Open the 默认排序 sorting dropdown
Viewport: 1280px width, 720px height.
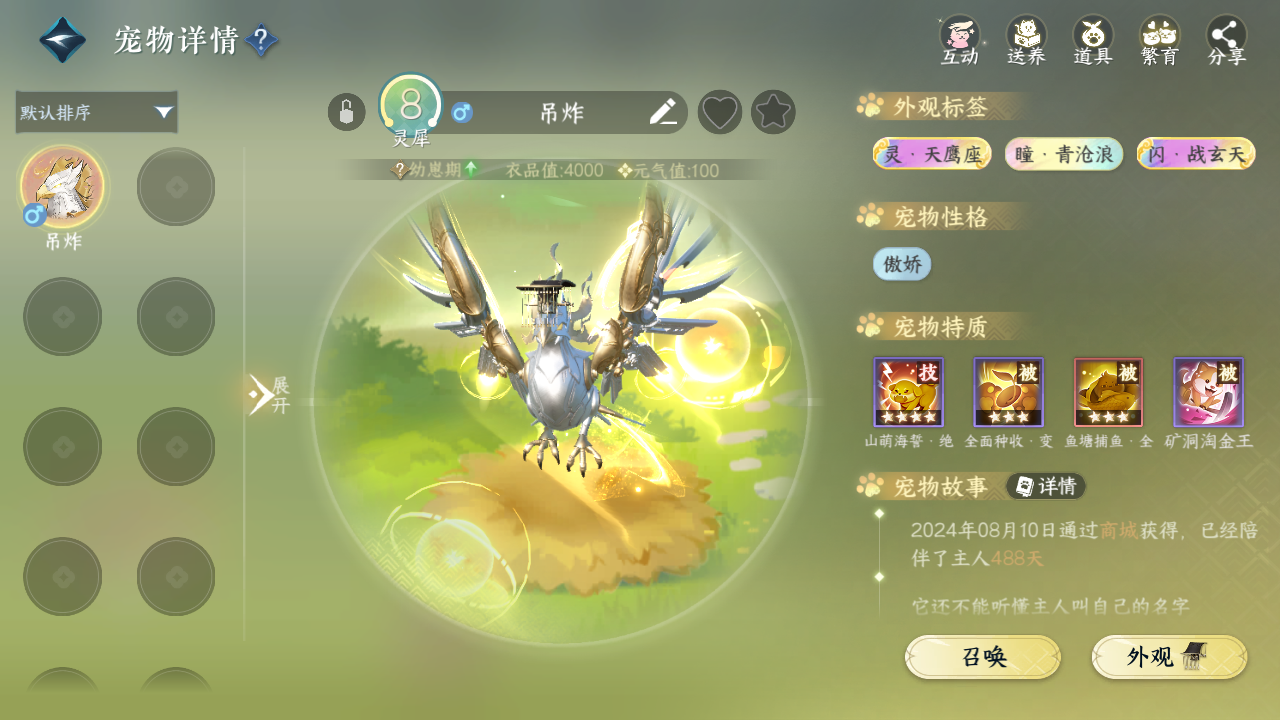tap(97, 112)
